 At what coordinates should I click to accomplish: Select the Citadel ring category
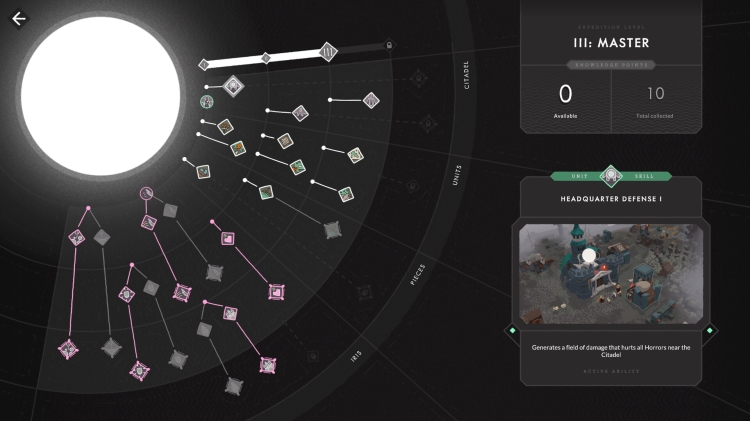point(467,77)
